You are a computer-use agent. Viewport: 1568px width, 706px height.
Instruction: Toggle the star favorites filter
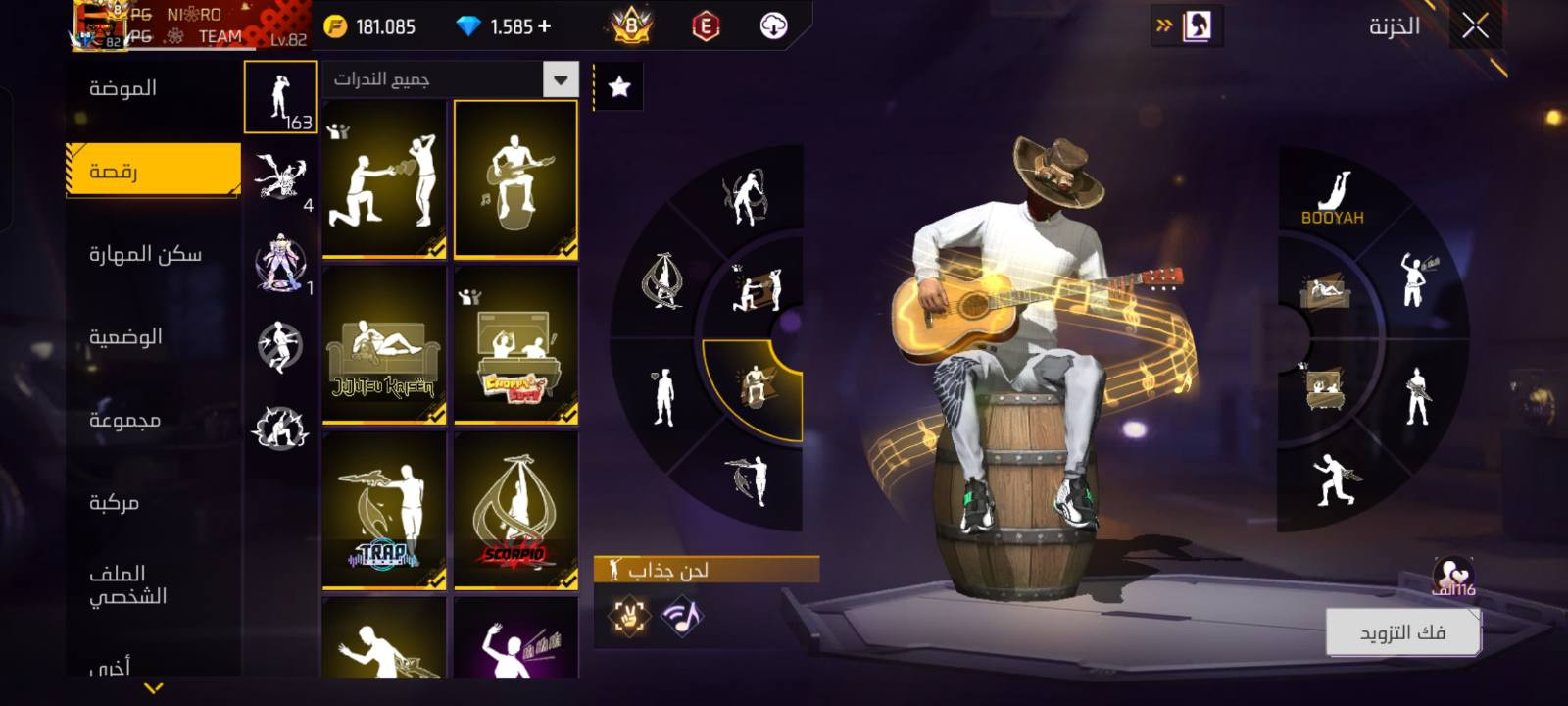click(x=619, y=87)
